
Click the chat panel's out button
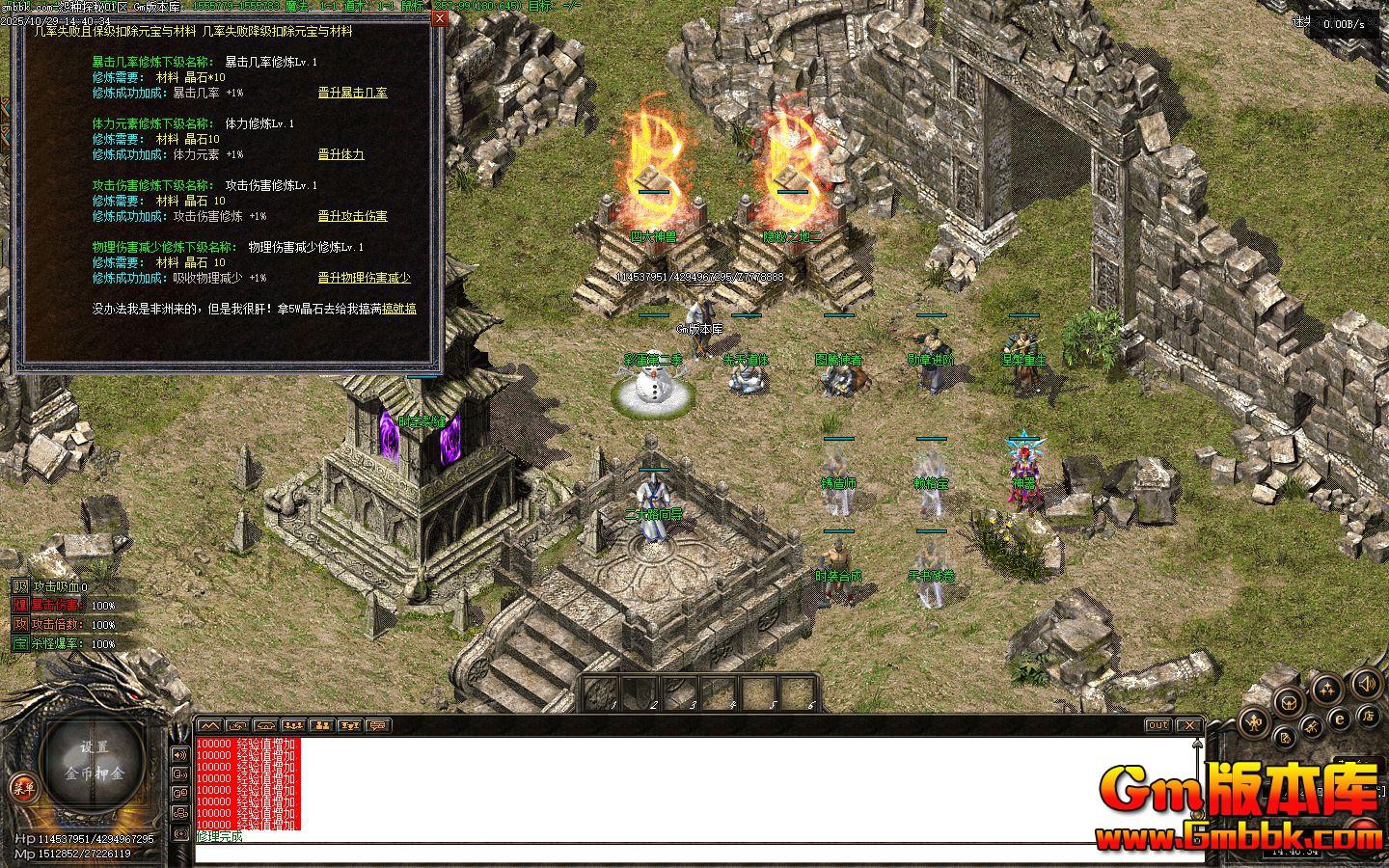click(1157, 725)
